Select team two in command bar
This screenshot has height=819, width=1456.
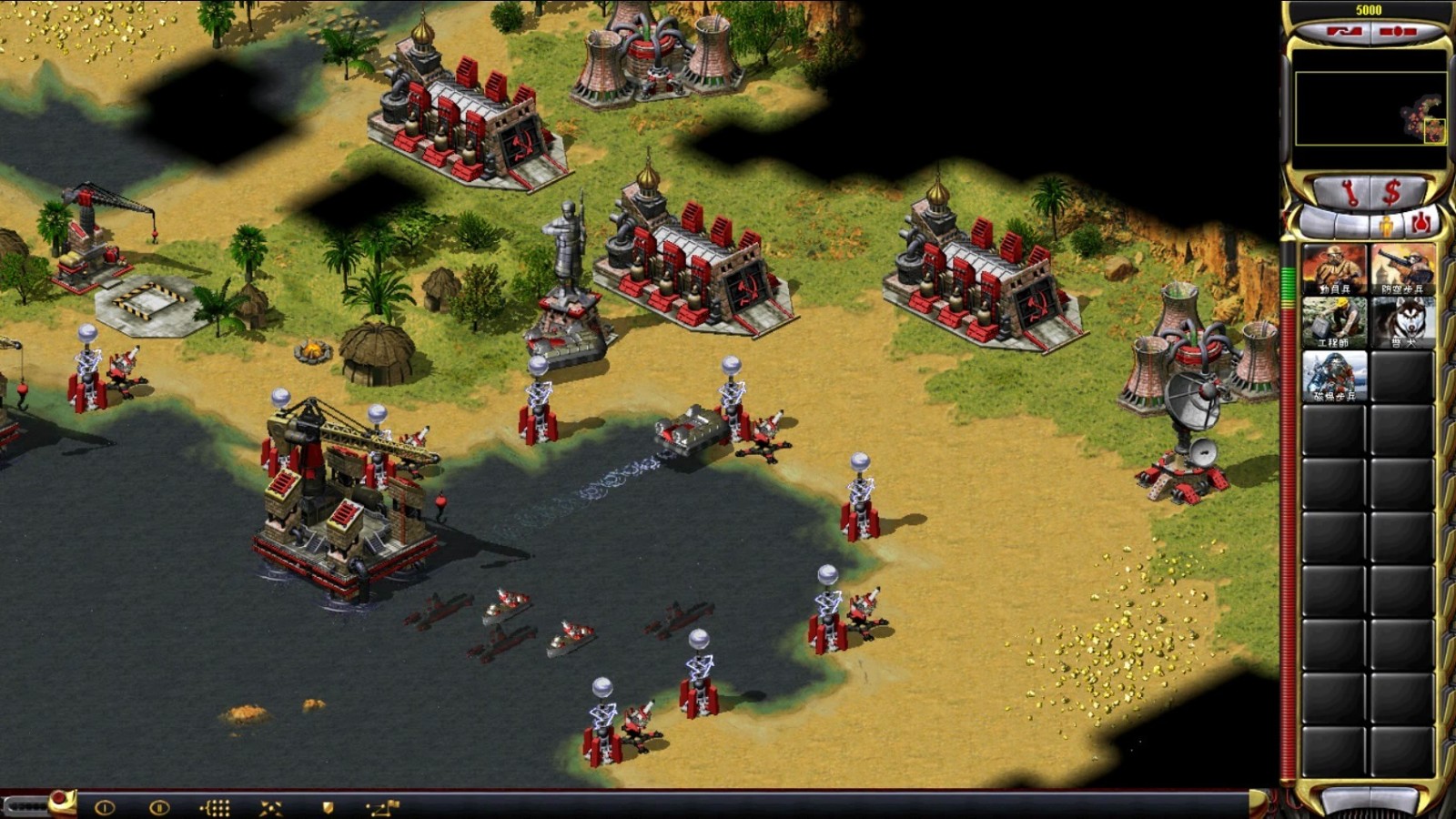[159, 807]
